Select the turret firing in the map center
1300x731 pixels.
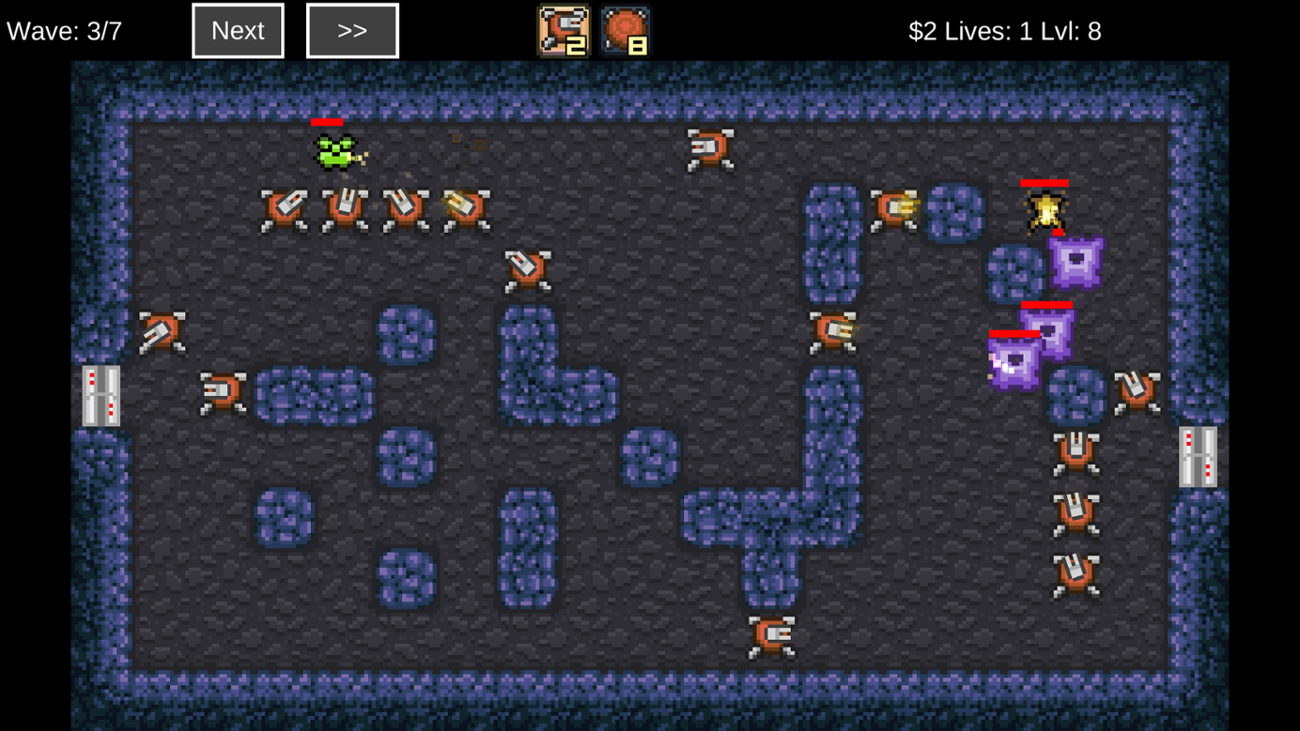pos(833,330)
